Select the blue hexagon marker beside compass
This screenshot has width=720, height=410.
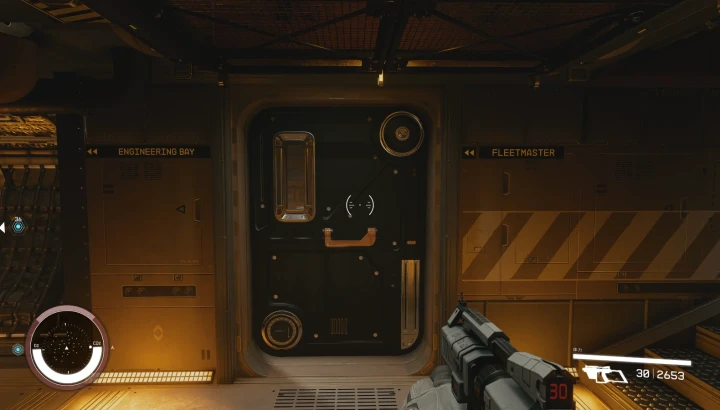point(18,350)
